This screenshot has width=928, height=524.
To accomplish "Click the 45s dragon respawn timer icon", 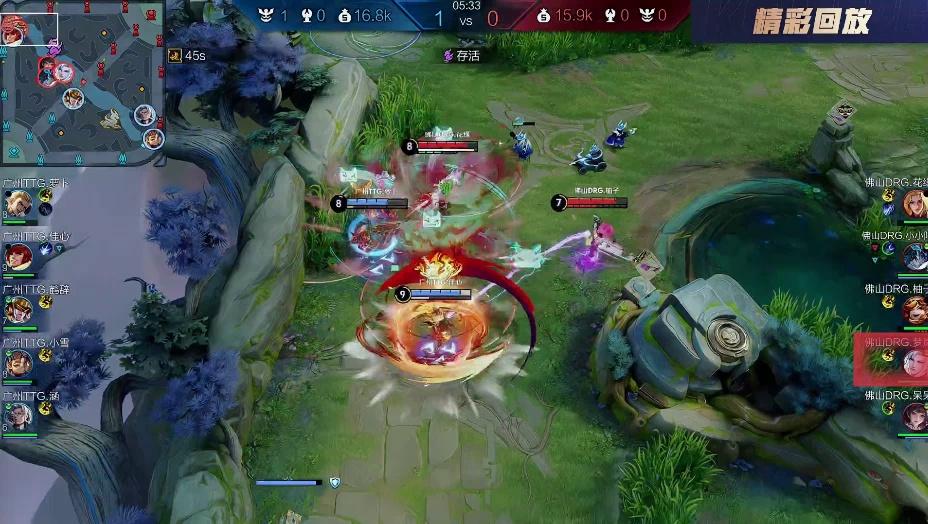I will pos(175,55).
